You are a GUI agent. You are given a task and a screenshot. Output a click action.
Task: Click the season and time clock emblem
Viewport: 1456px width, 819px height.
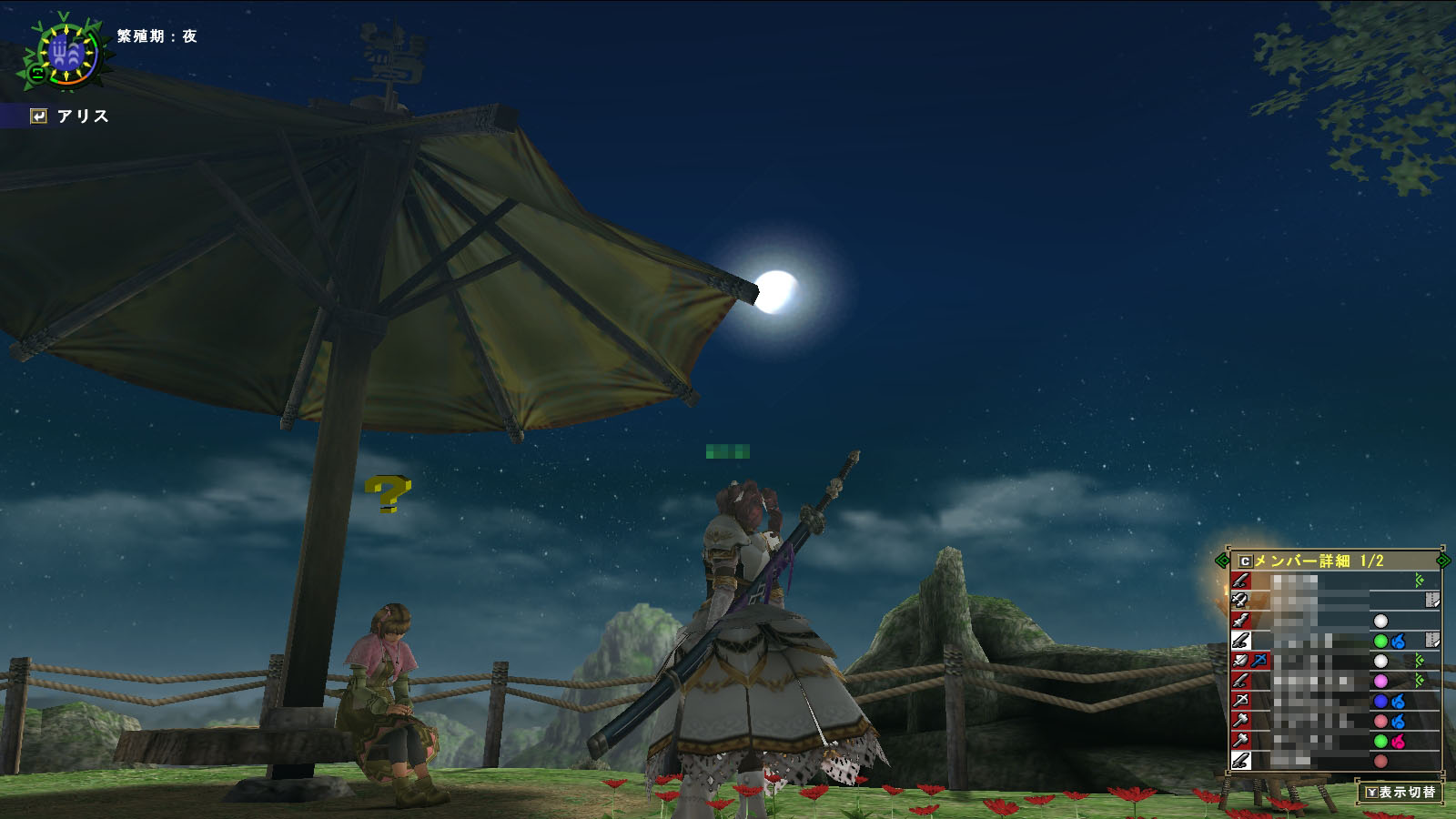coord(66,53)
